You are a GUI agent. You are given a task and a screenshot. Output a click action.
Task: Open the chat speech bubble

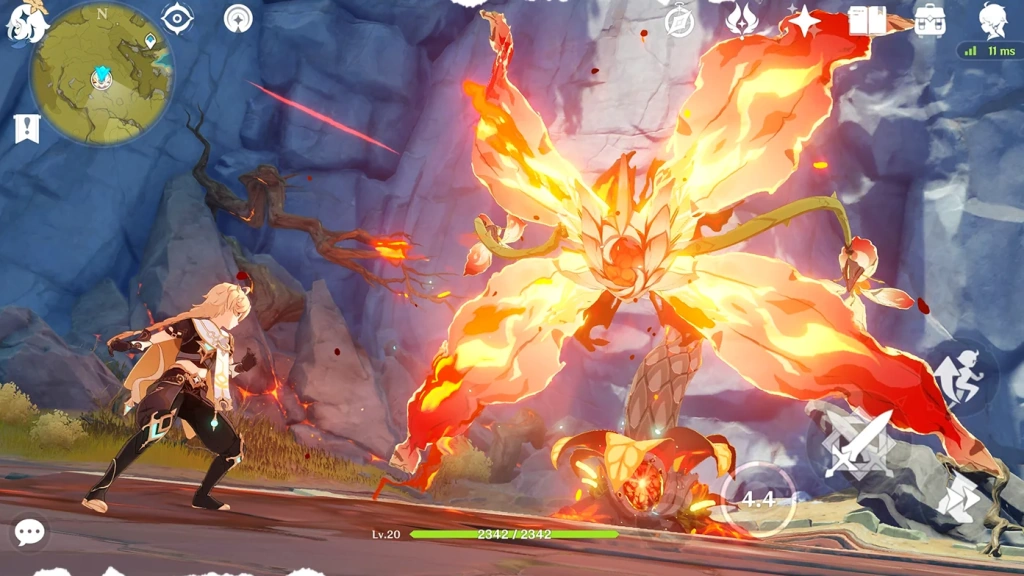29,532
